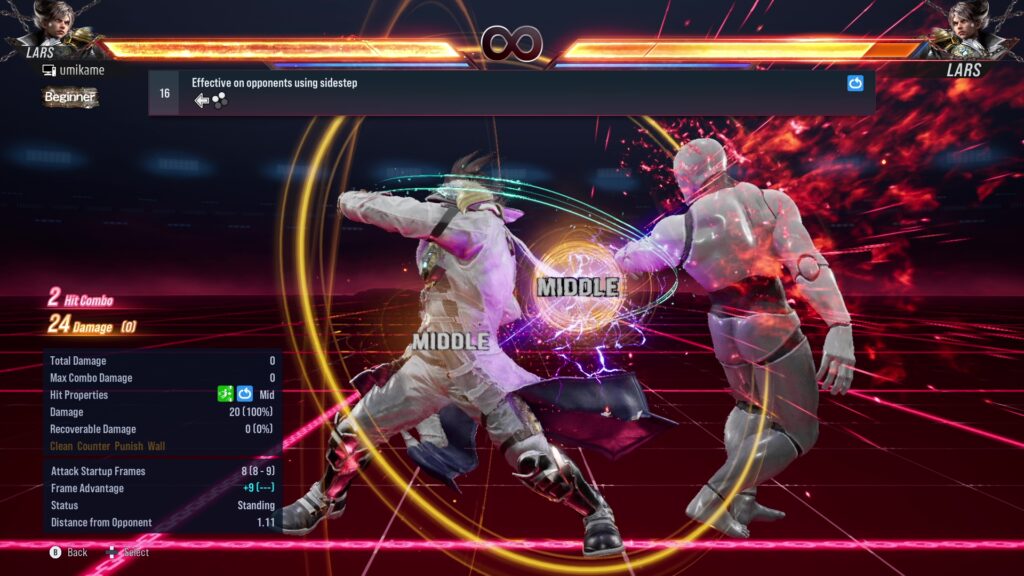This screenshot has width=1024, height=576.
Task: Select the green hit property icon
Action: tap(226, 395)
